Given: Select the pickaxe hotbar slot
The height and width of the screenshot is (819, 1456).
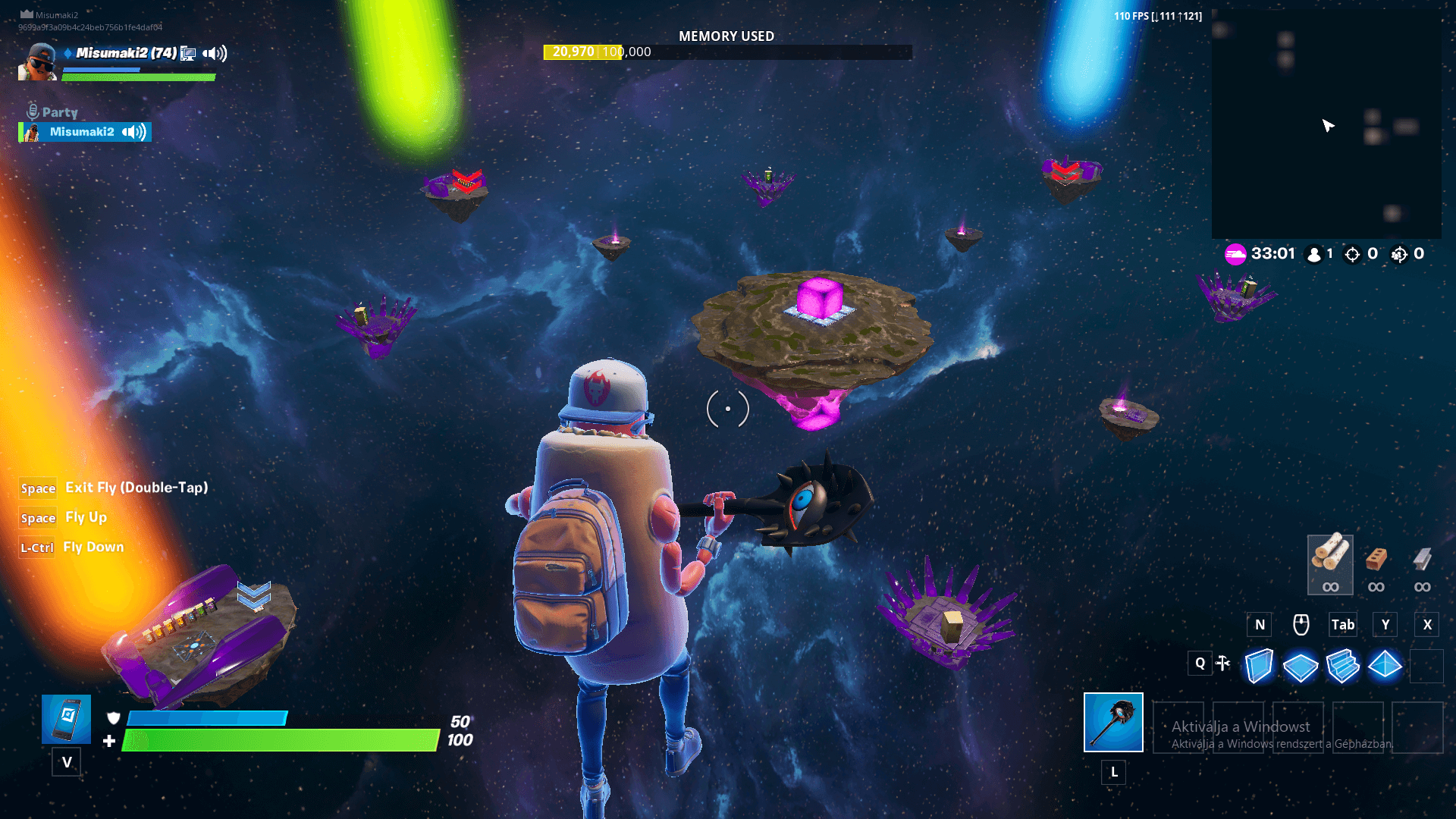Looking at the screenshot, I should [x=1113, y=722].
